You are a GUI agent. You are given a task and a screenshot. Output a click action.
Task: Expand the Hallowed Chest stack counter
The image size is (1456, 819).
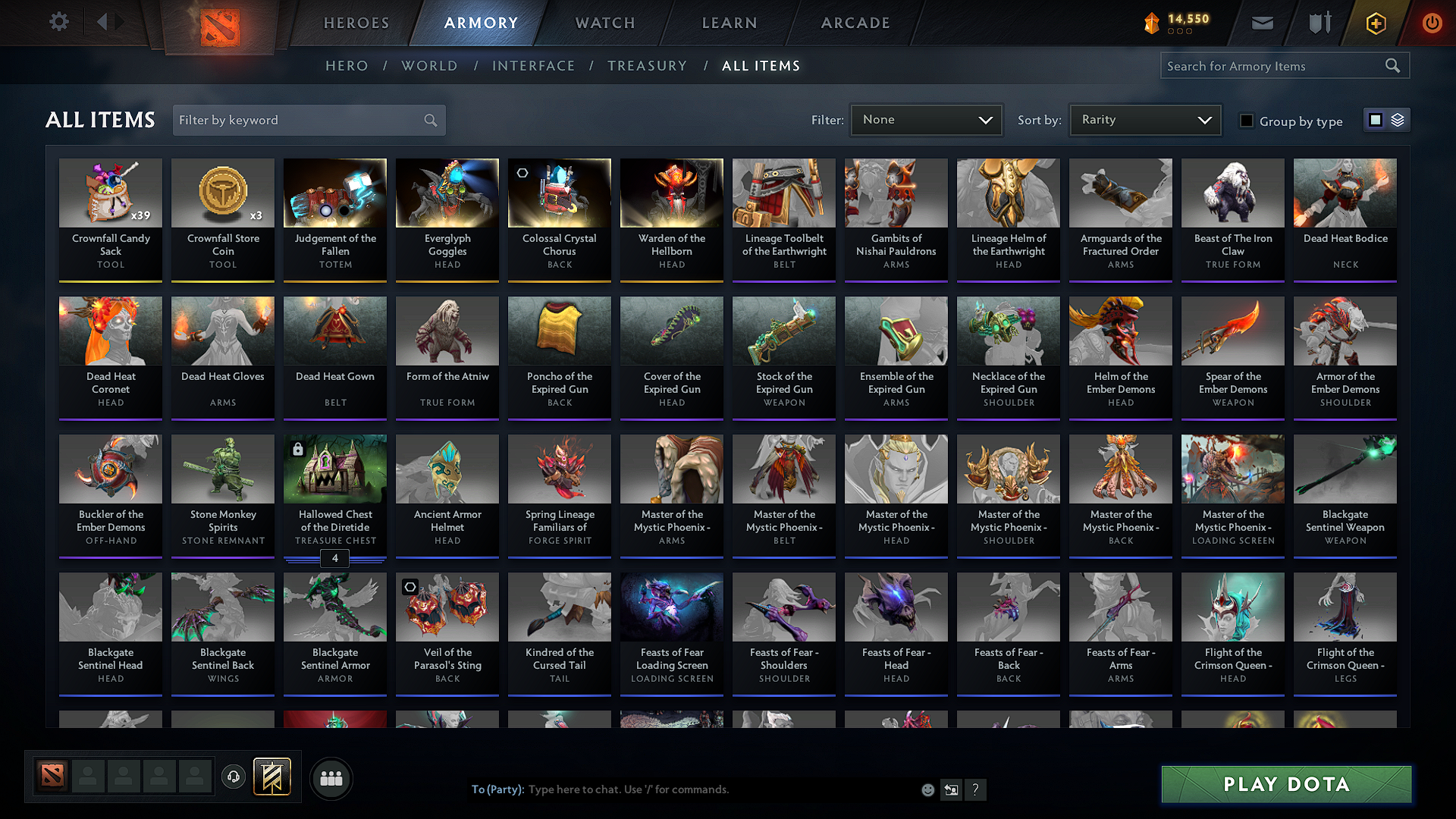coord(334,559)
